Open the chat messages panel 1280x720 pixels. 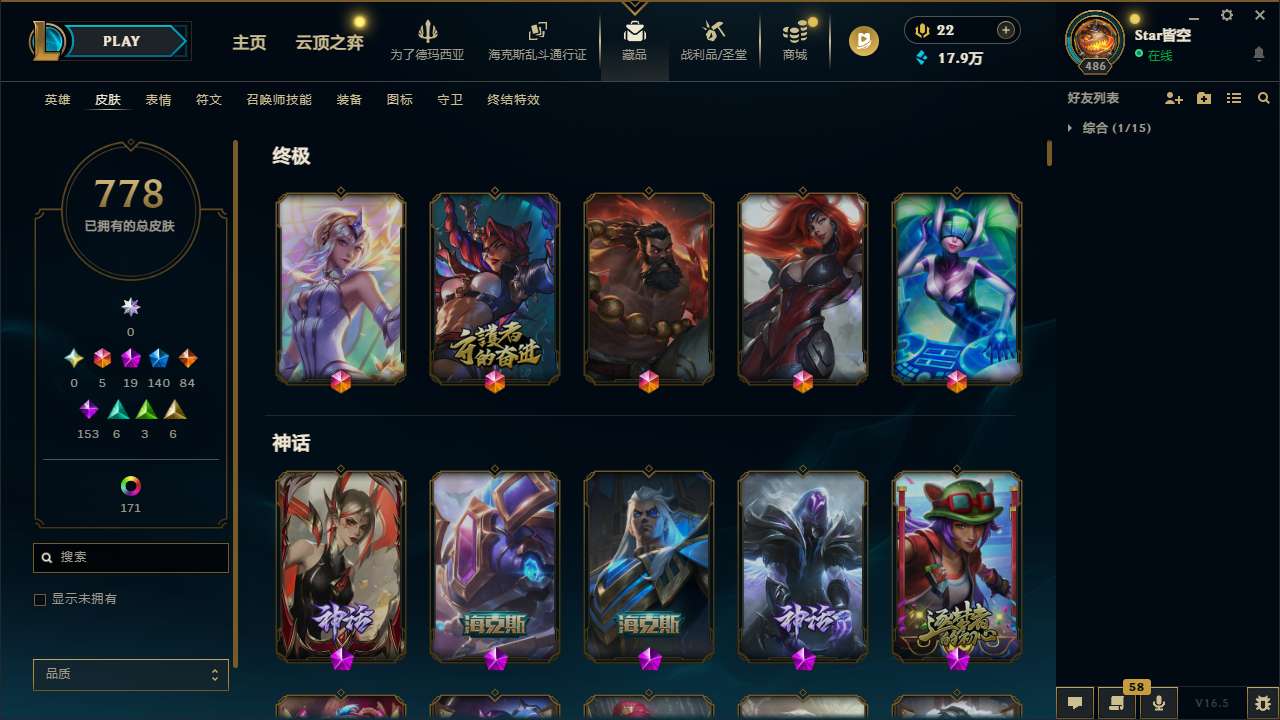(1073, 703)
